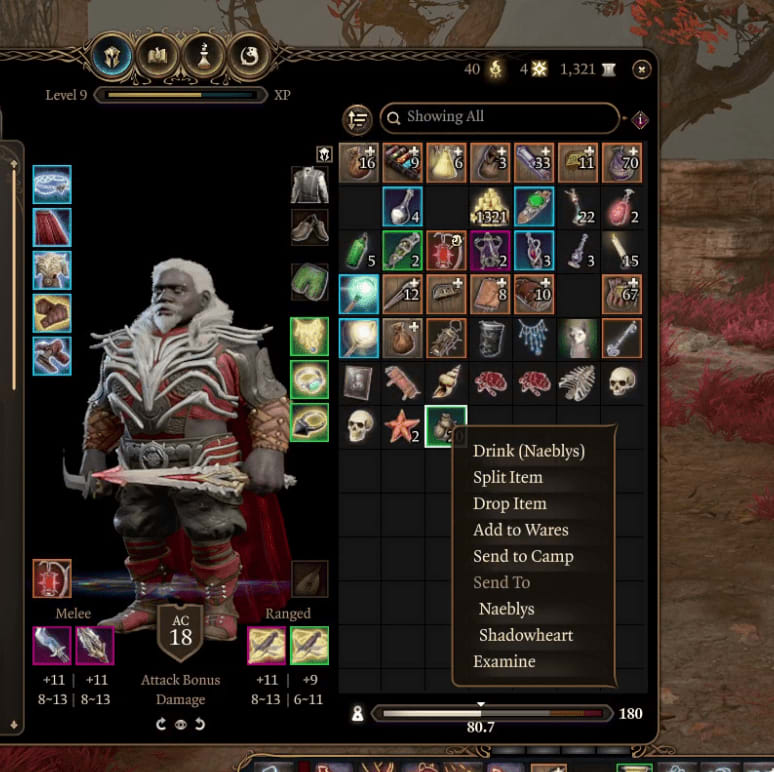The height and width of the screenshot is (772, 774).
Task: Send the item to Shadowheart
Action: tap(526, 635)
